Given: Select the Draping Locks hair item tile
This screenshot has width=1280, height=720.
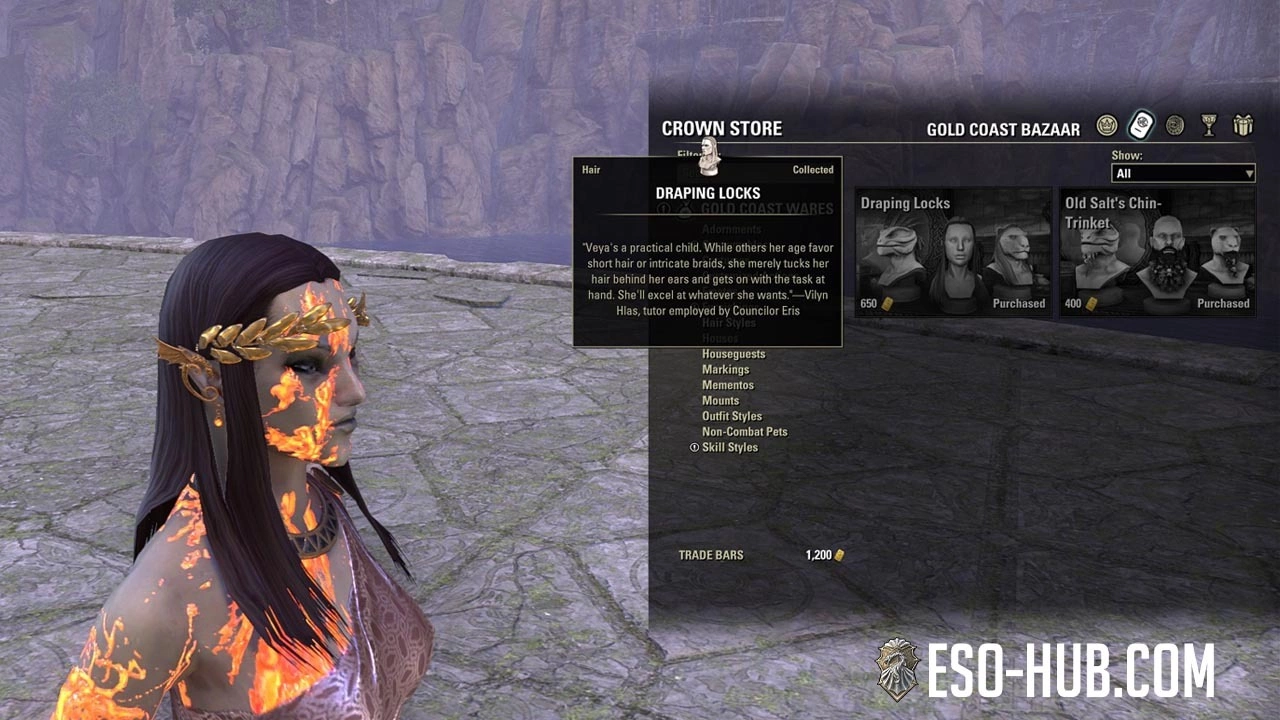Looking at the screenshot, I should point(952,252).
